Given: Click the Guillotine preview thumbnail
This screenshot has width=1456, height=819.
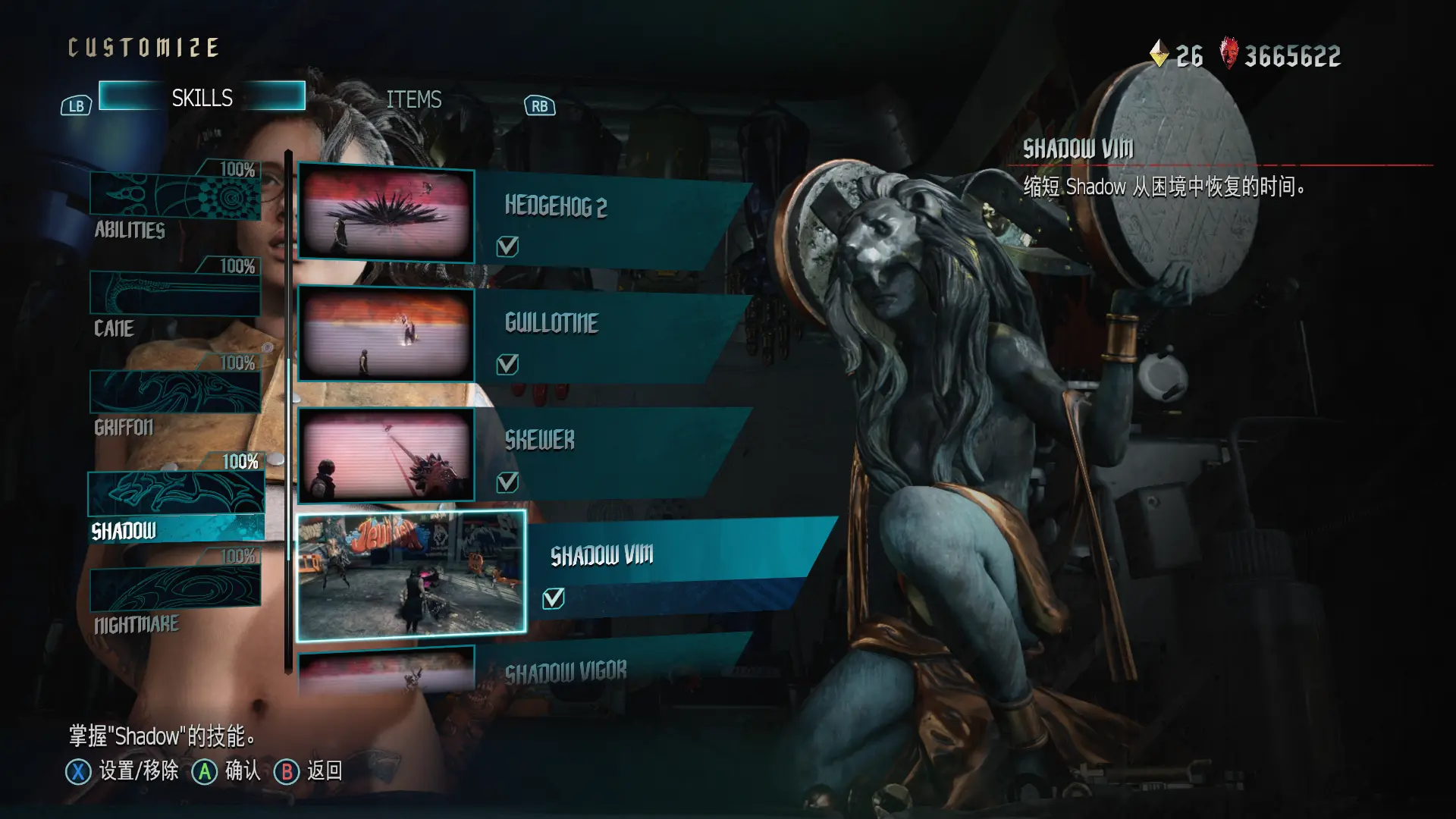Looking at the screenshot, I should click(386, 334).
